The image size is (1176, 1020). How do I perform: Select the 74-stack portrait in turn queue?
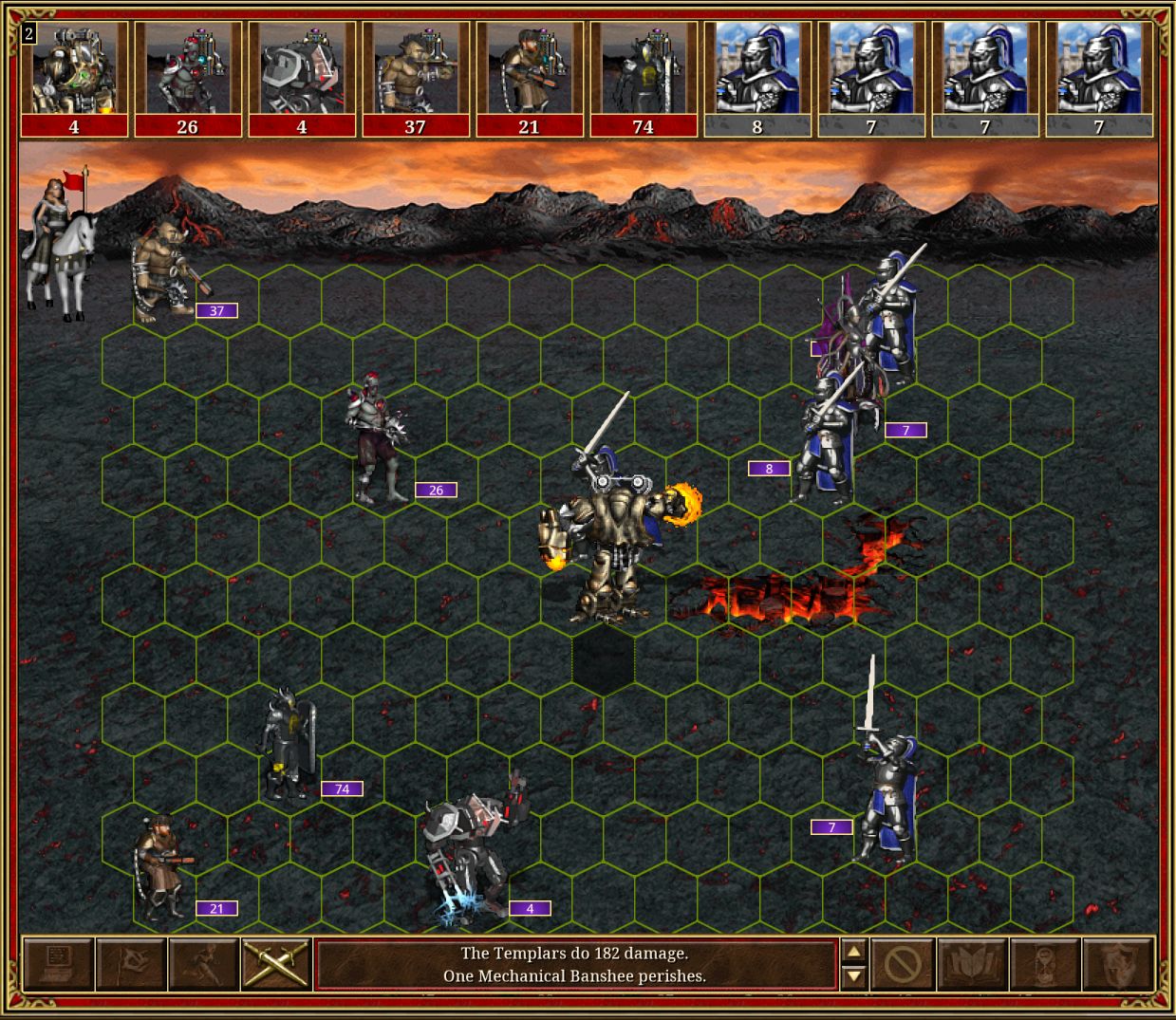(644, 79)
